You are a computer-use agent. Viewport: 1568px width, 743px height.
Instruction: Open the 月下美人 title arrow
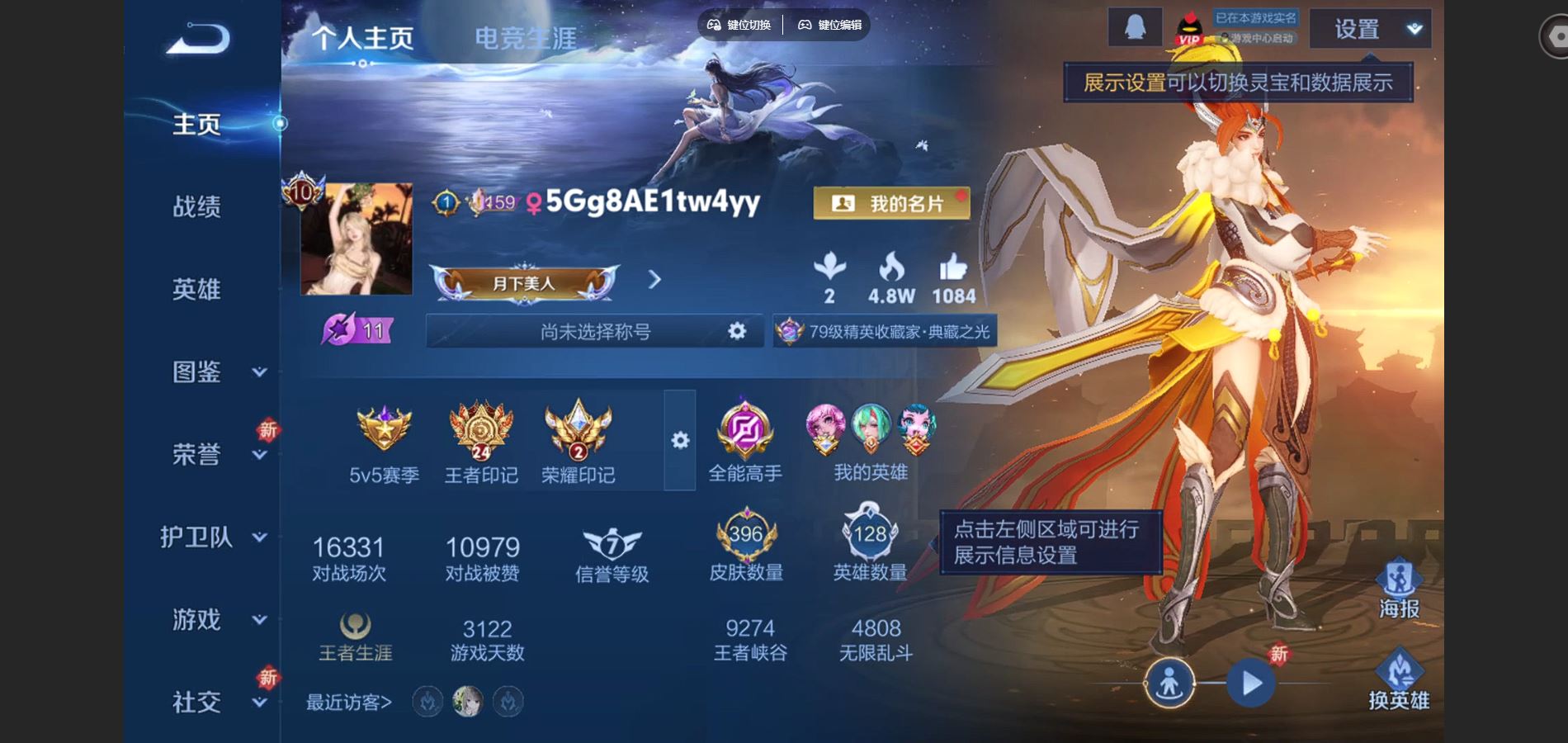pyautogui.click(x=654, y=281)
